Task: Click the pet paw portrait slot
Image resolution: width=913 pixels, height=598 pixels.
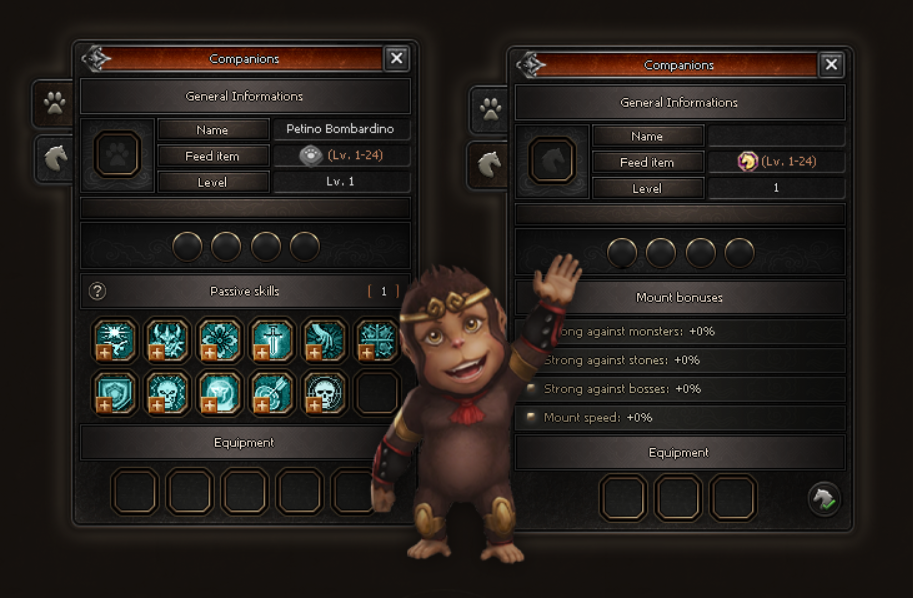Action: click(x=117, y=154)
